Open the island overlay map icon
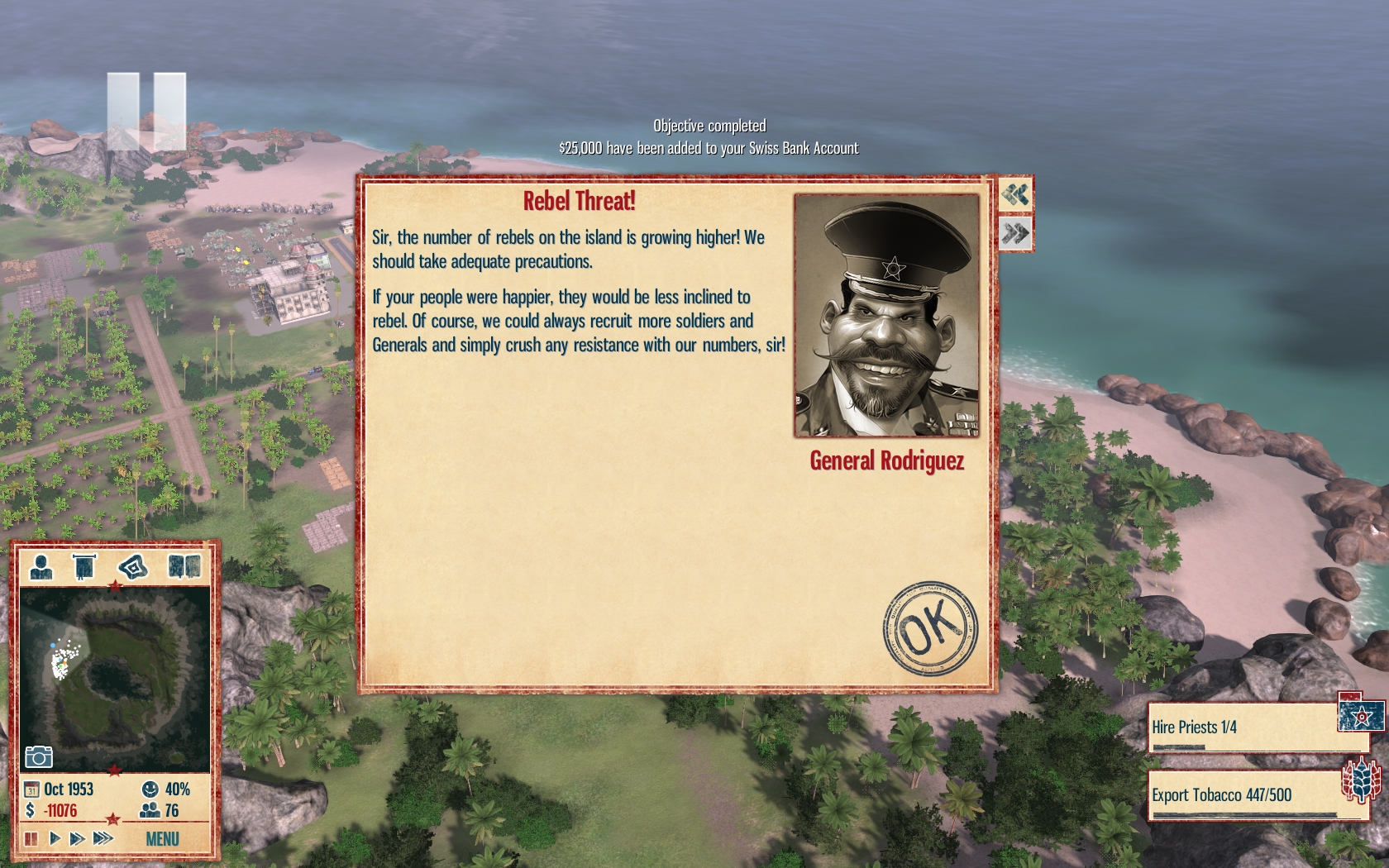This screenshot has width=1389, height=868. pyautogui.click(x=133, y=567)
